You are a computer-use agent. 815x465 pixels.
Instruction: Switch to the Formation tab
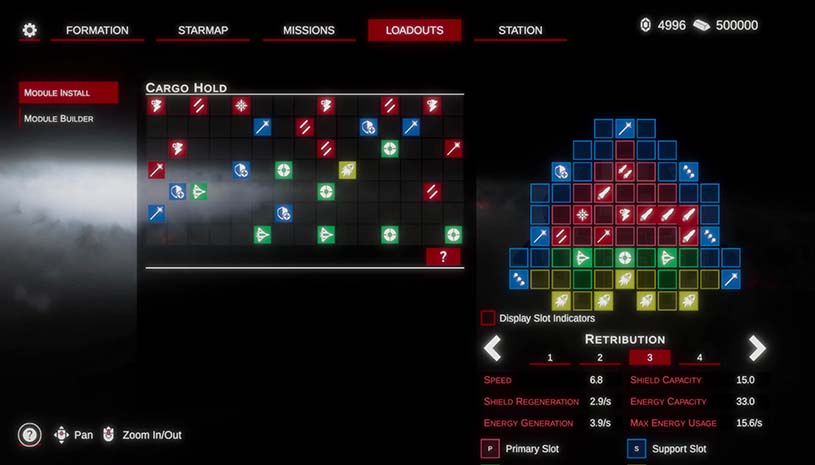tap(97, 30)
